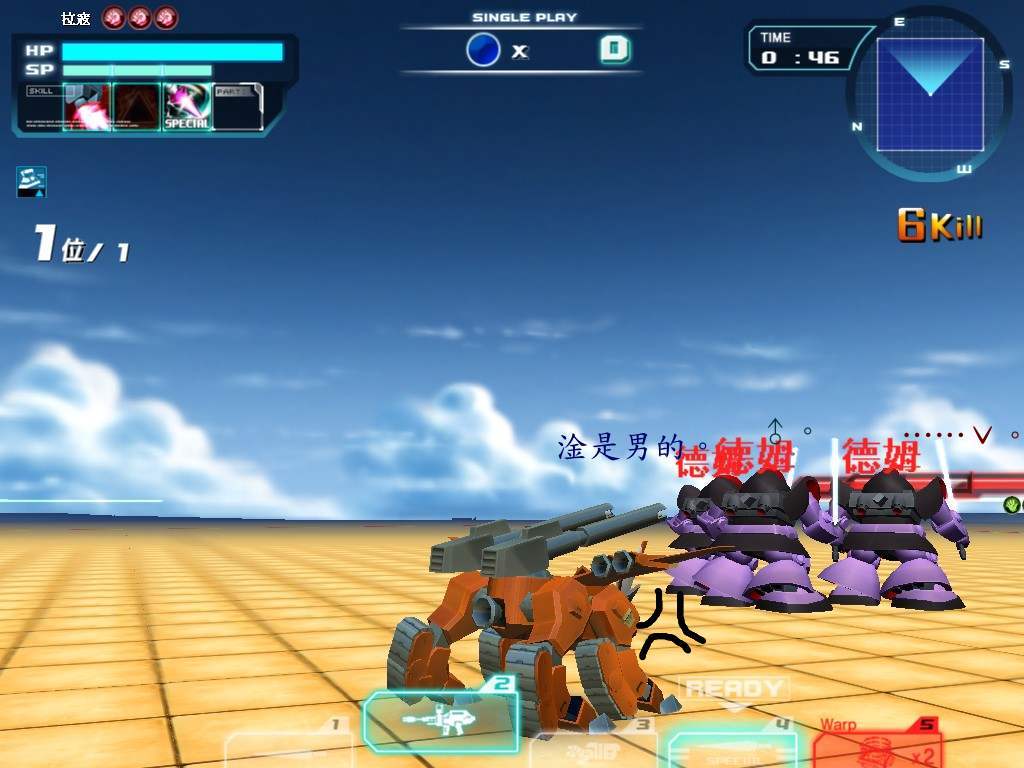Trigger the SPECIAL skill icon
Image resolution: width=1024 pixels, height=768 pixels.
point(187,107)
